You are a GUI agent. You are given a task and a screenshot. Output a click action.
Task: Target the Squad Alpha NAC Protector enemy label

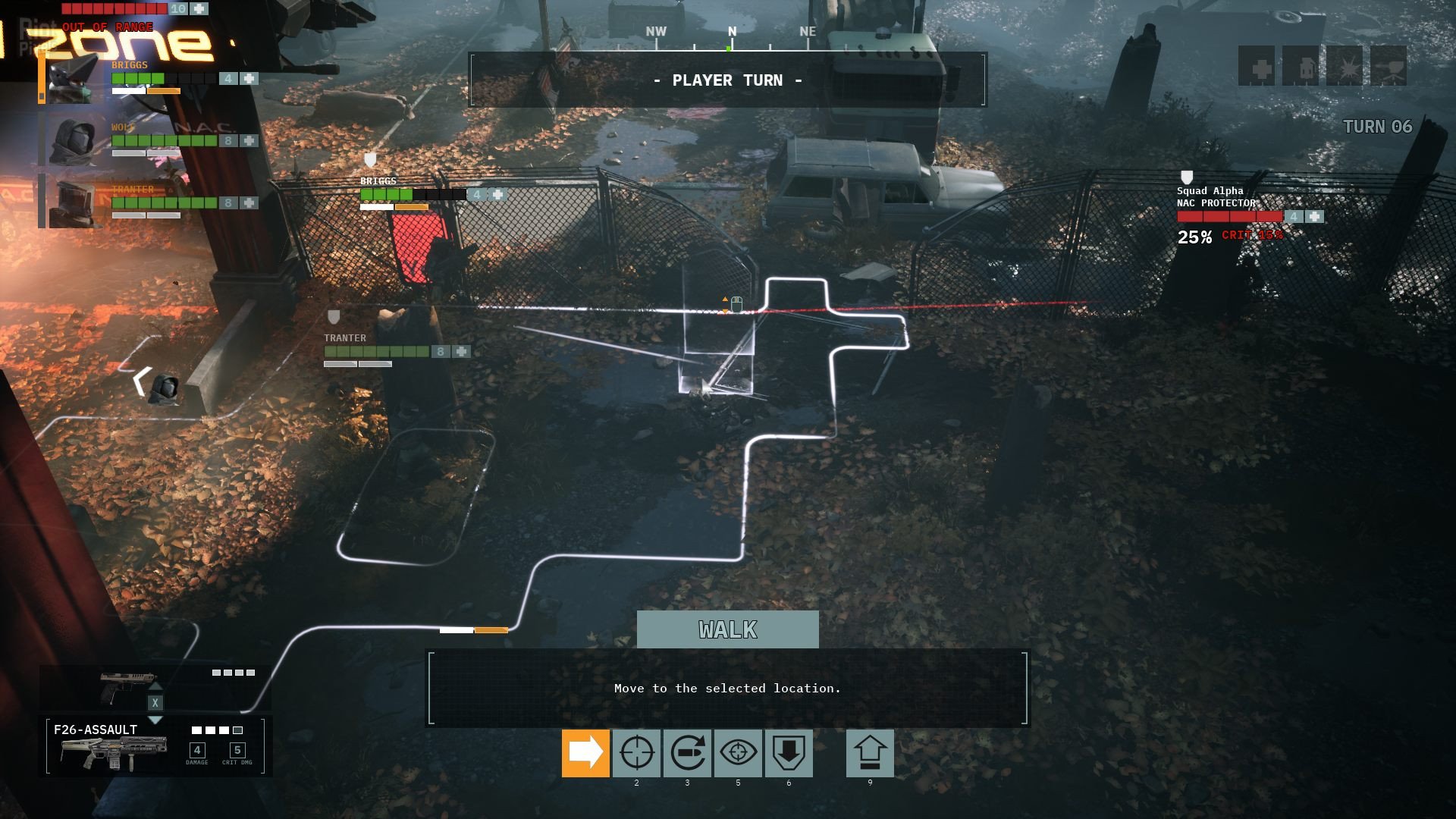pos(1216,197)
